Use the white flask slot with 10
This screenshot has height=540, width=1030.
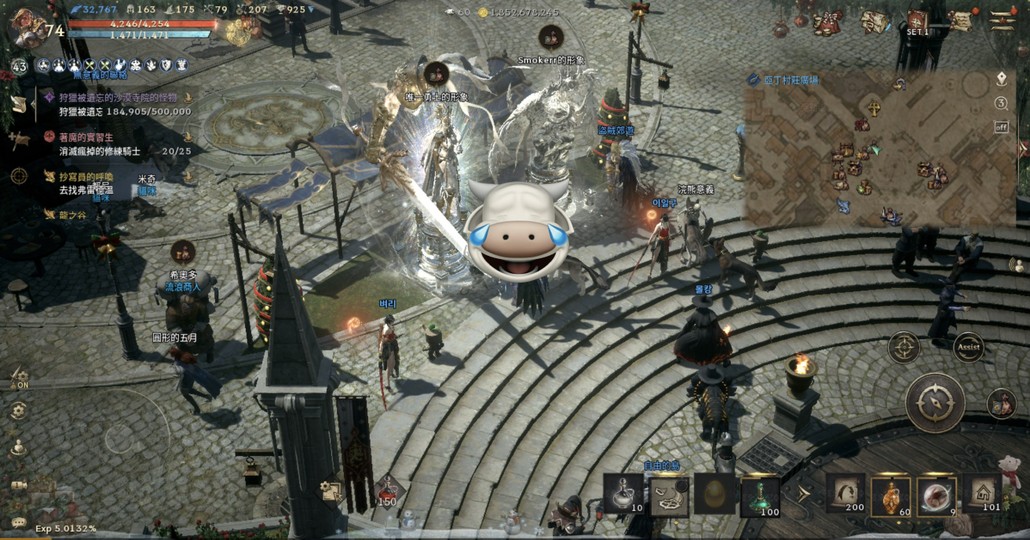tap(624, 494)
